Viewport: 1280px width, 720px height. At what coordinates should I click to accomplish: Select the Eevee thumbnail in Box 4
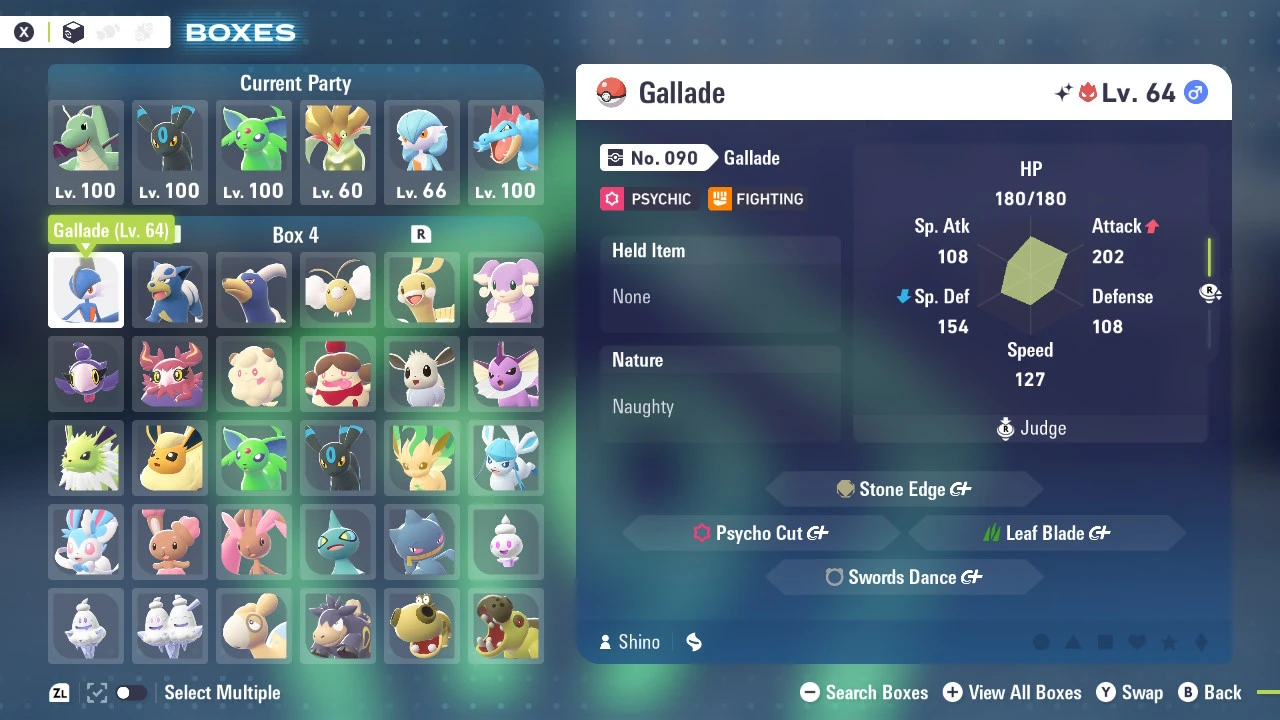(422, 374)
